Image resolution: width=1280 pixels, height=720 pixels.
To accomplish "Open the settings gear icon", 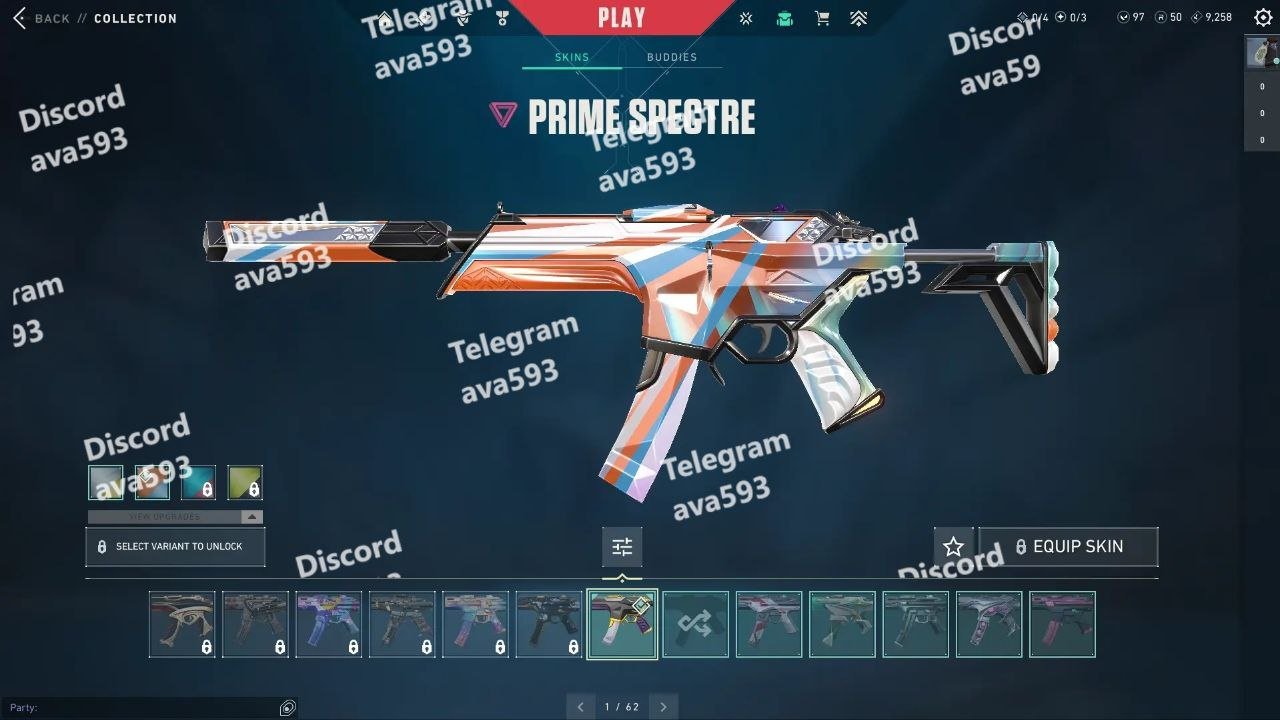I will (x=1262, y=17).
